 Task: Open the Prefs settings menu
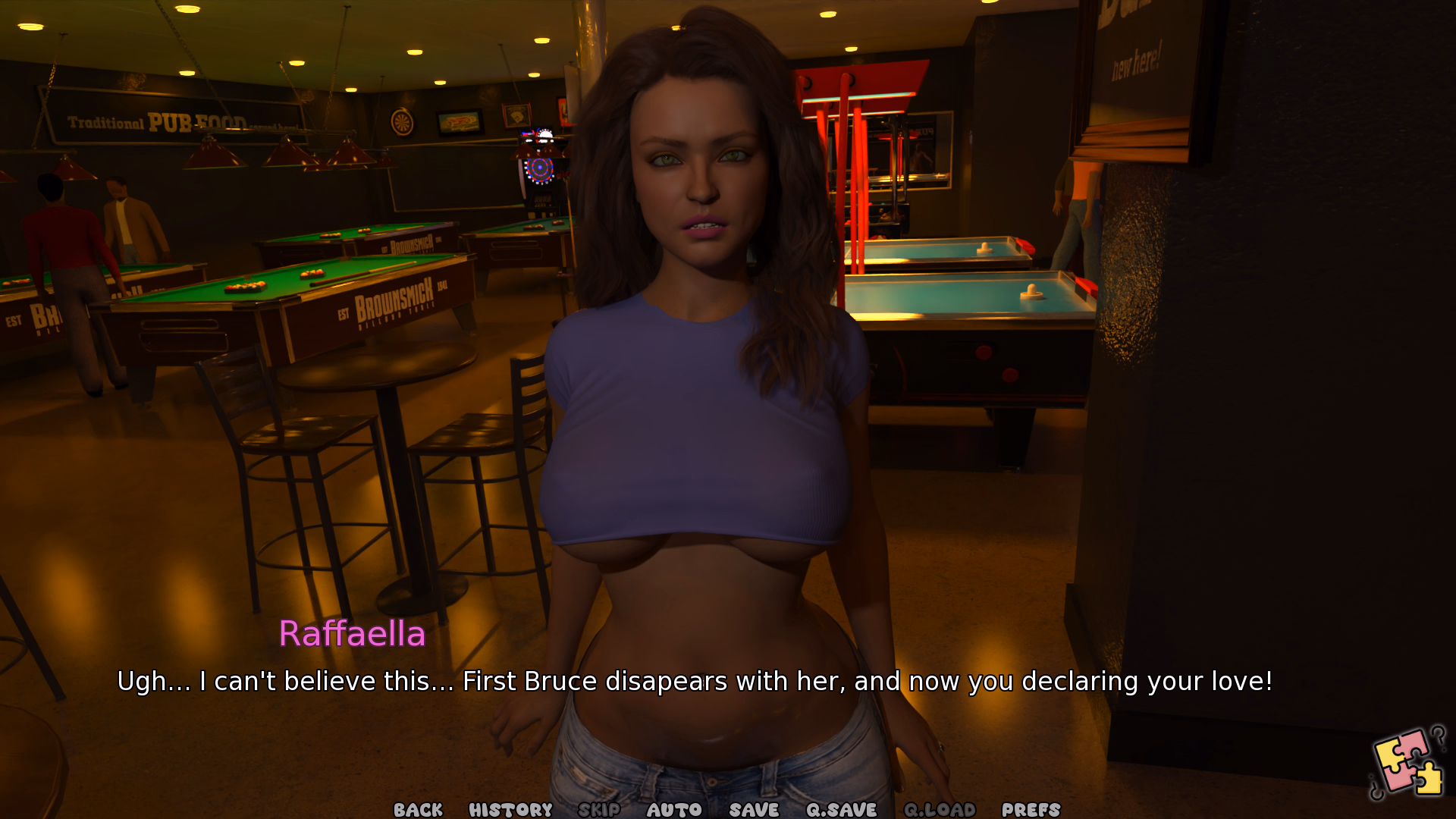click(x=1031, y=809)
